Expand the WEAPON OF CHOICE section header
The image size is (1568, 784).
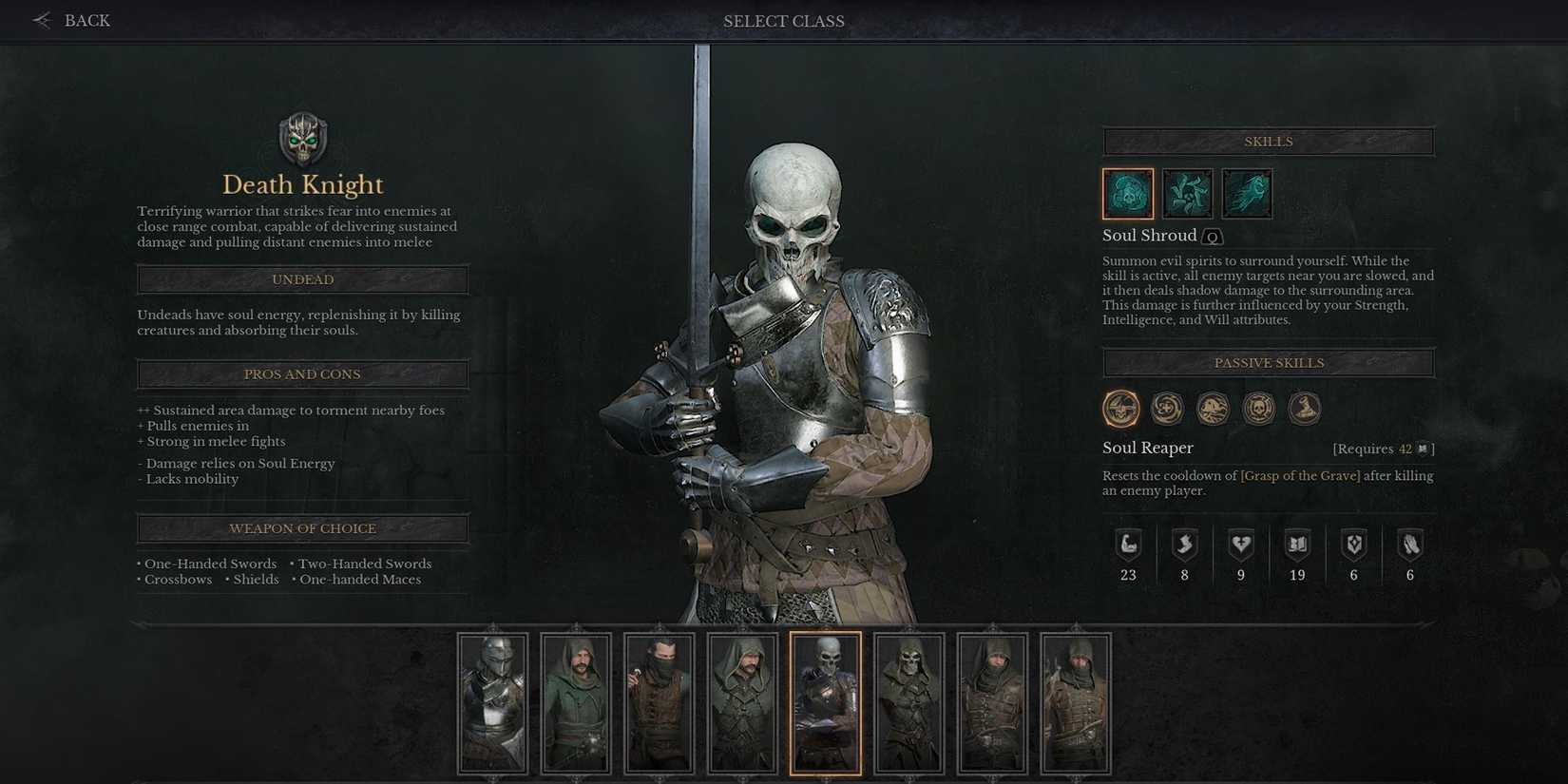pos(302,528)
